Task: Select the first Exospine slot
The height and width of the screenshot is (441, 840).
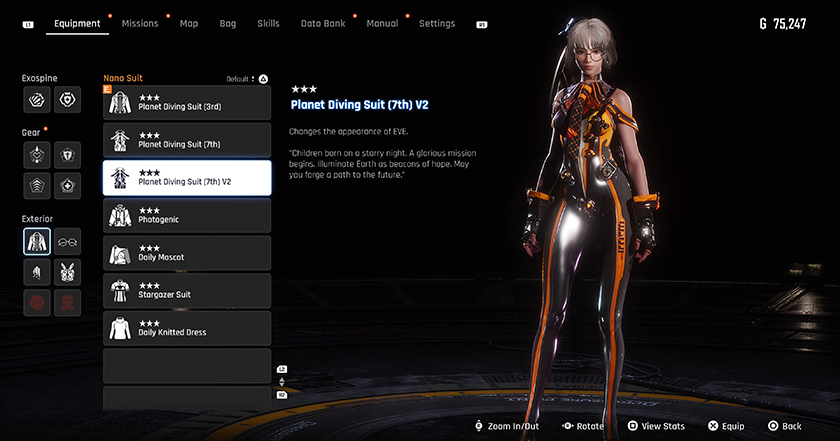Action: tap(37, 99)
